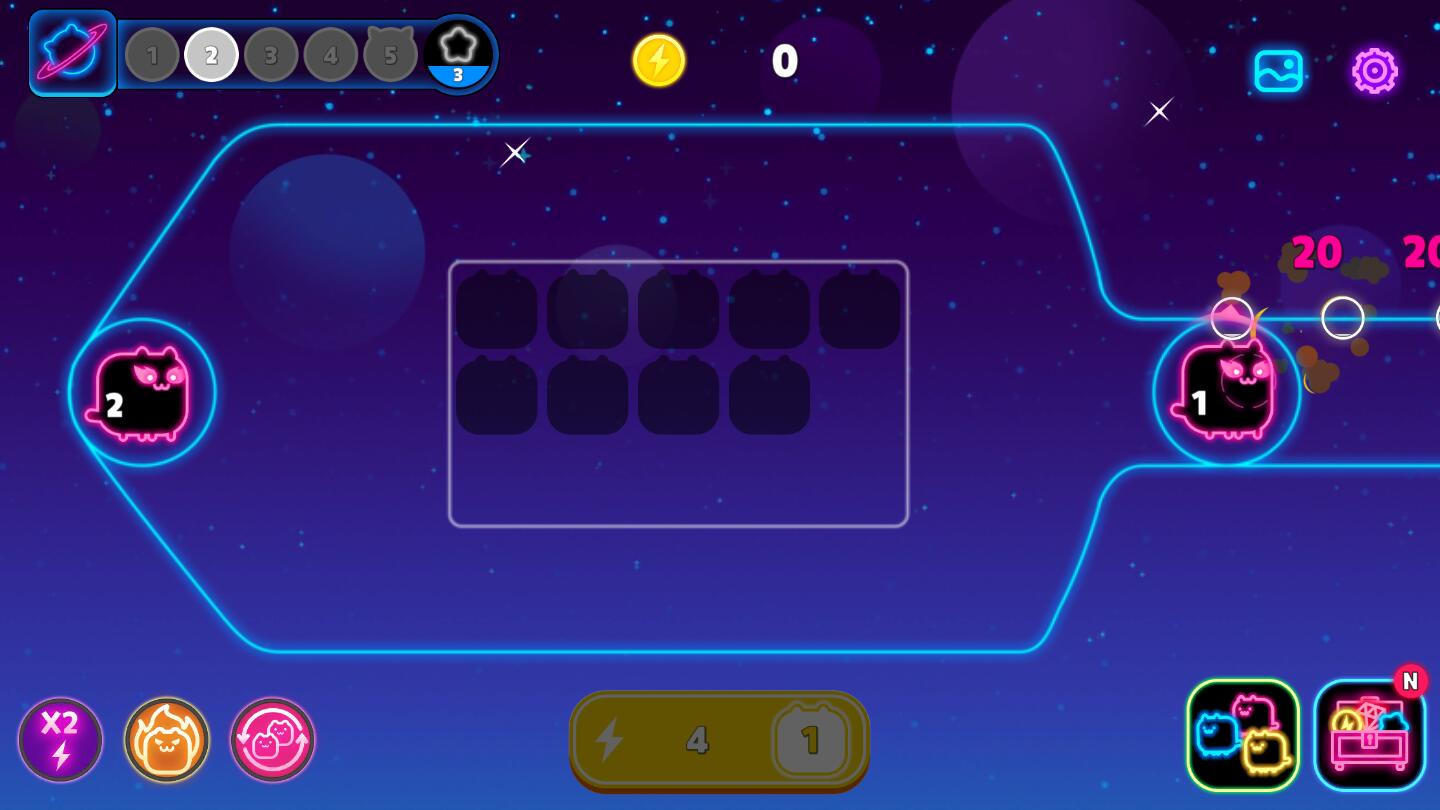Viewport: 1440px width, 810px height.
Task: Open the multicolor cats merge panel
Action: pos(1243,736)
